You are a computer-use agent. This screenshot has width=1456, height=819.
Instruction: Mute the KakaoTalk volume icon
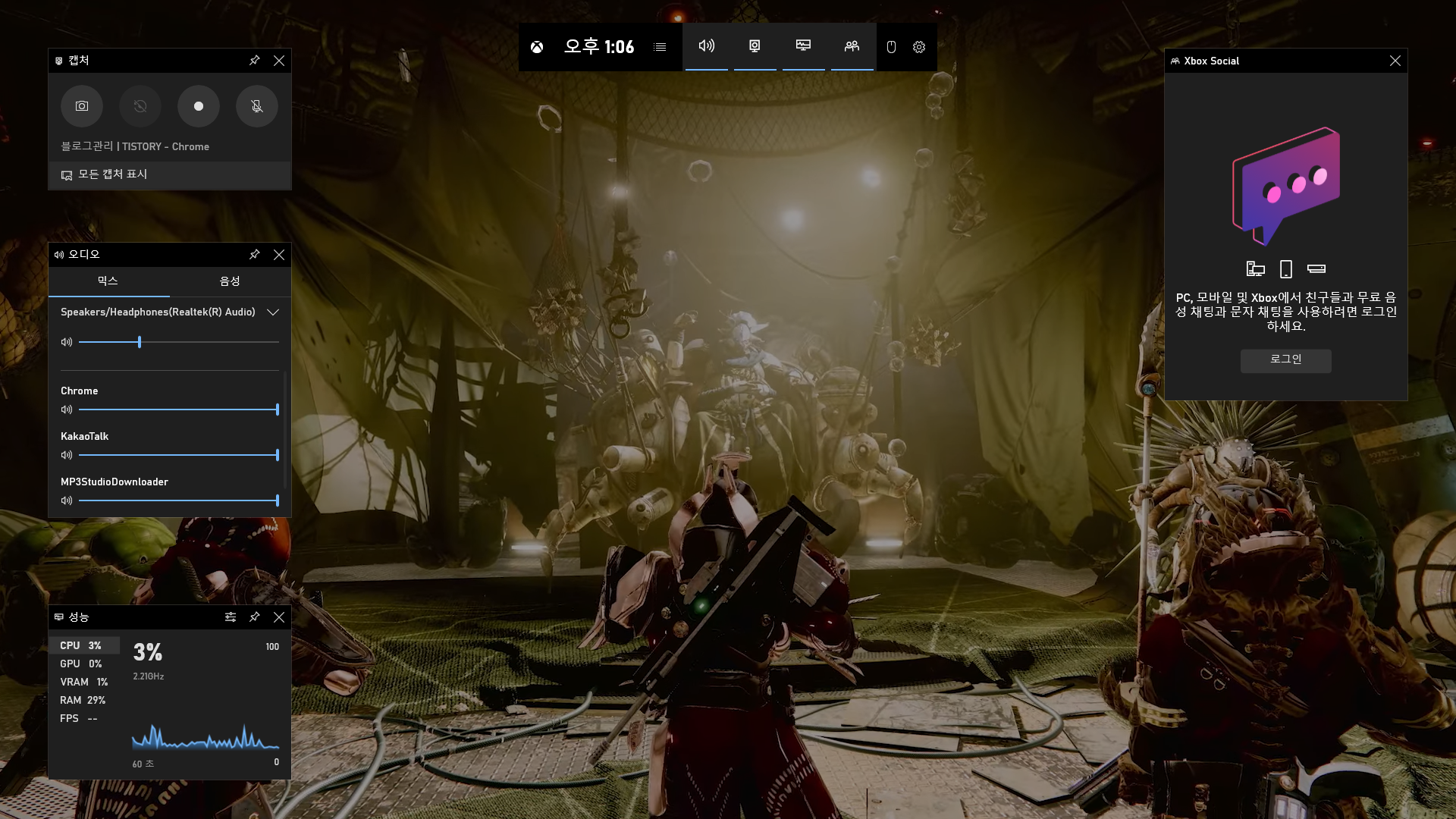pos(67,455)
